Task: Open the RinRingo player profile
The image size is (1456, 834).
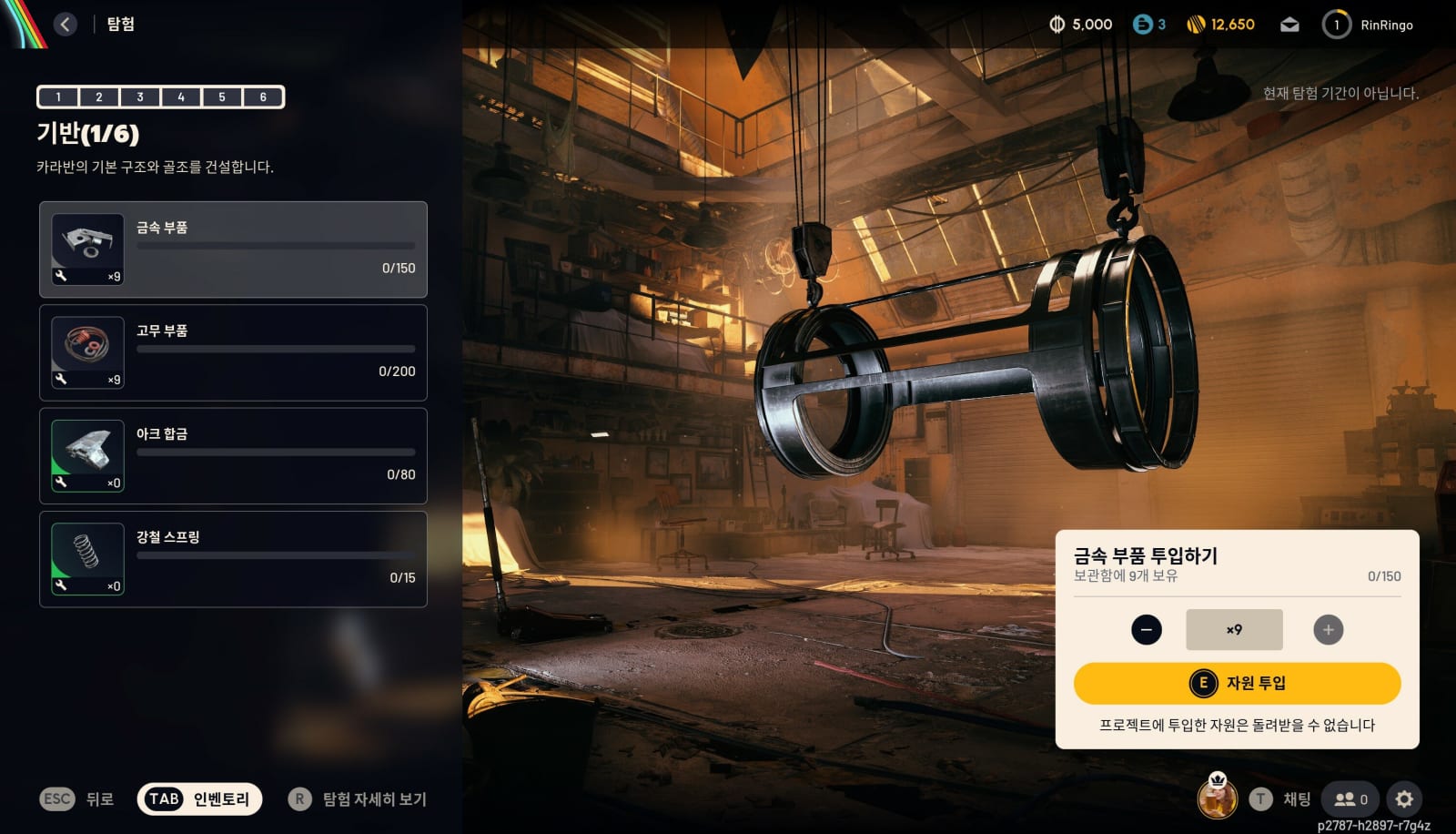Action: [x=1368, y=25]
